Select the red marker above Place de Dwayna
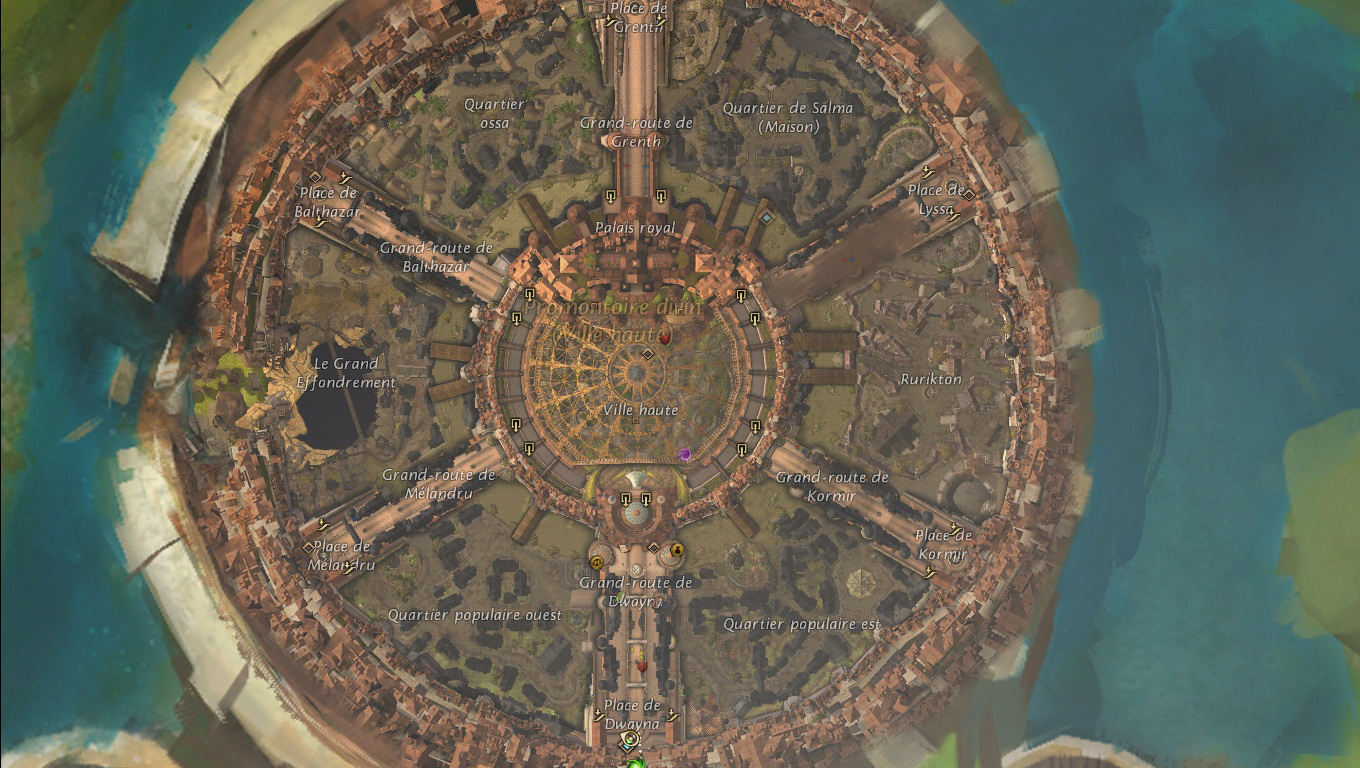The height and width of the screenshot is (768, 1360). tap(642, 665)
